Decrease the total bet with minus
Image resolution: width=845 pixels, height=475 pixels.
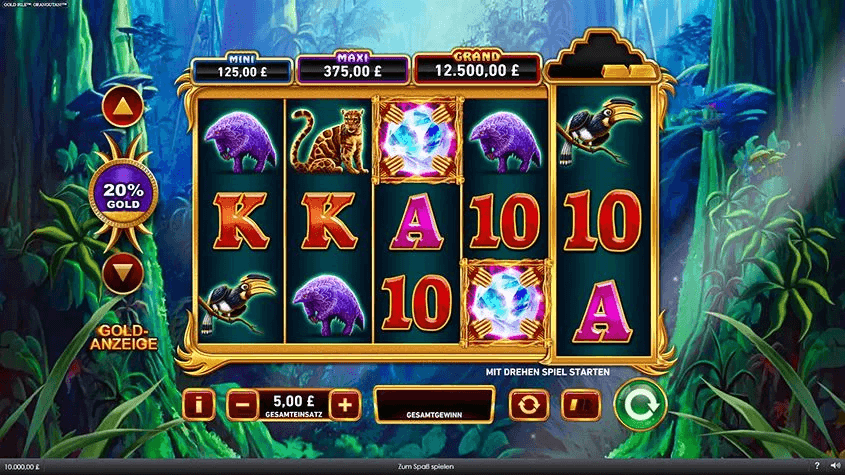click(241, 405)
